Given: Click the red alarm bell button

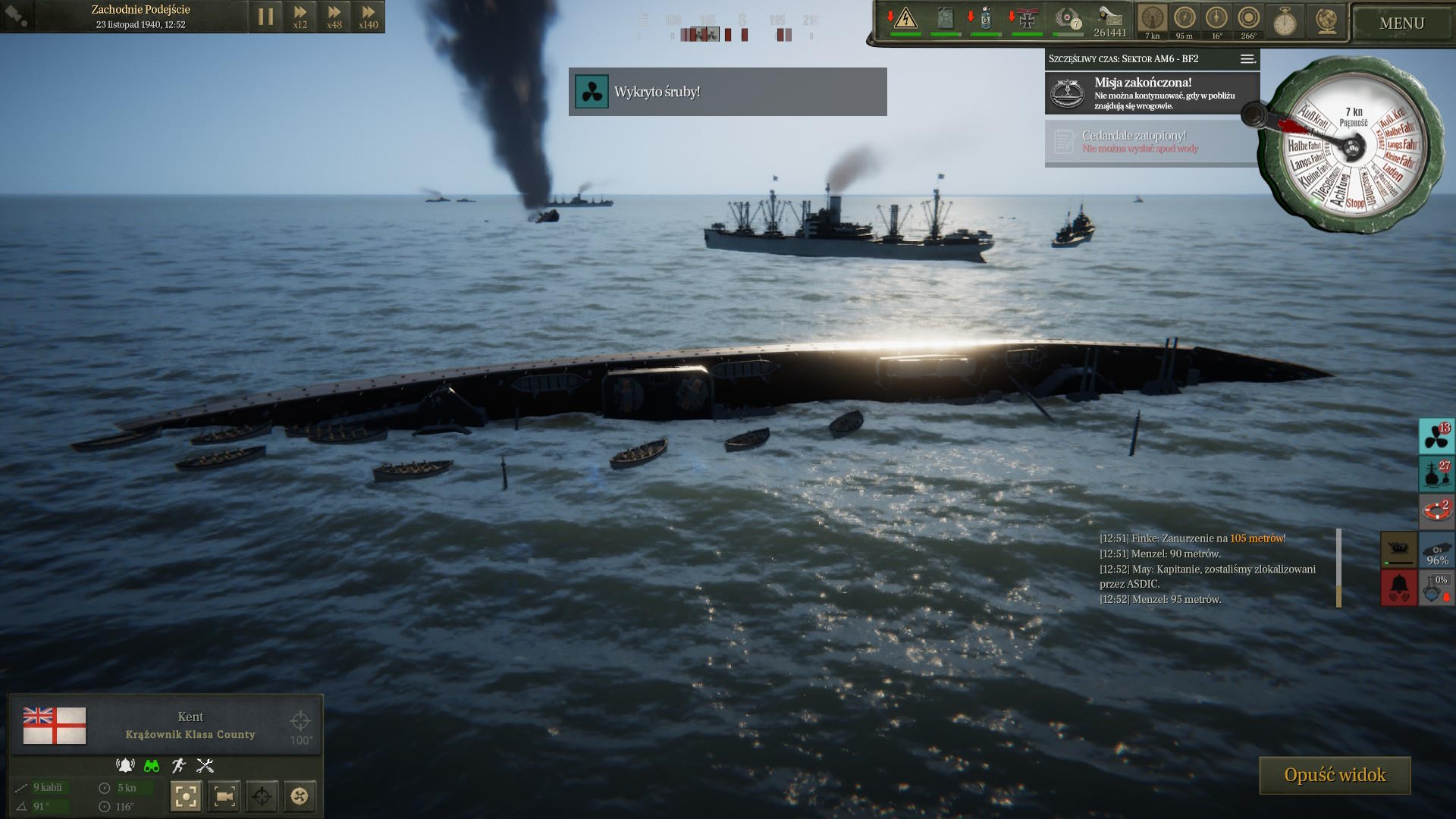Looking at the screenshot, I should click(x=1398, y=587).
